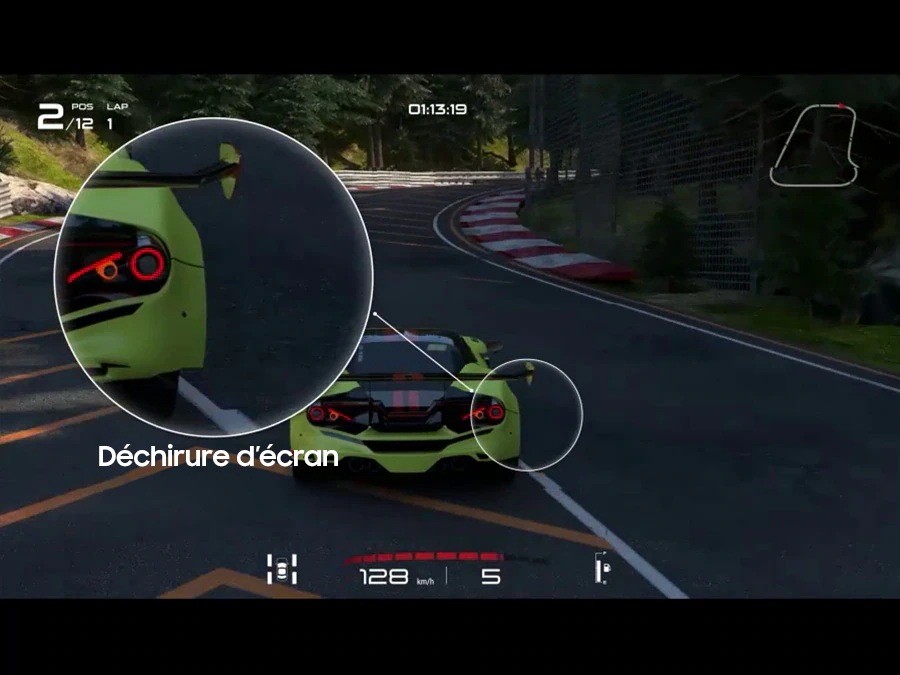Click the fuel pump indicator icon
Screen dimensions: 900x675
point(601,568)
